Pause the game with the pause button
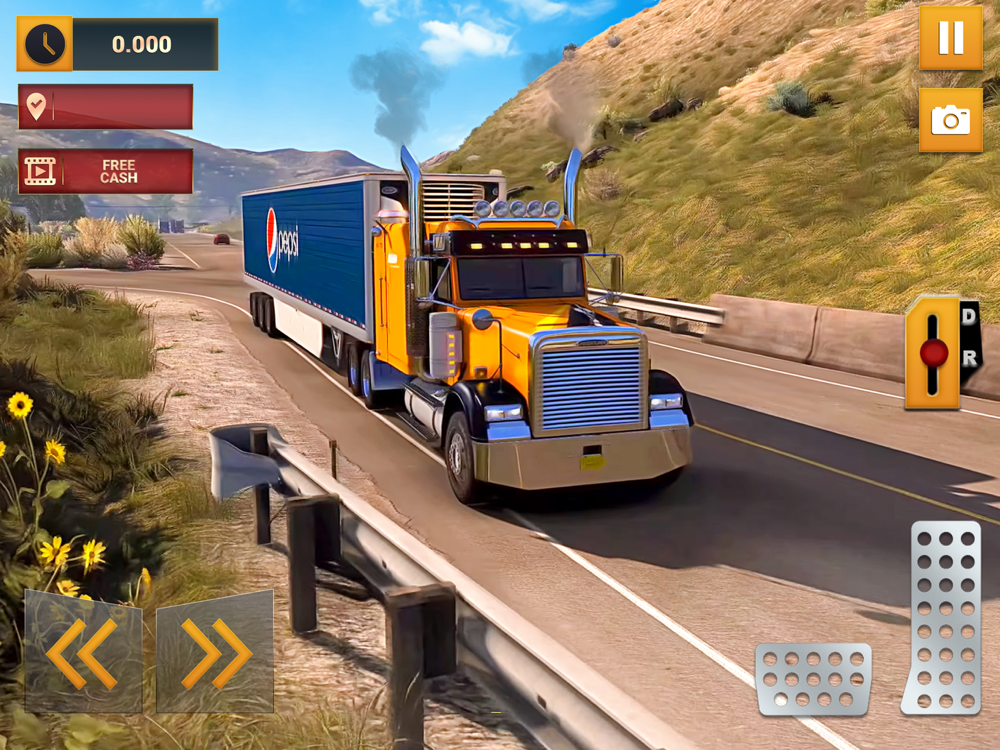The image size is (1000, 750). 950,38
